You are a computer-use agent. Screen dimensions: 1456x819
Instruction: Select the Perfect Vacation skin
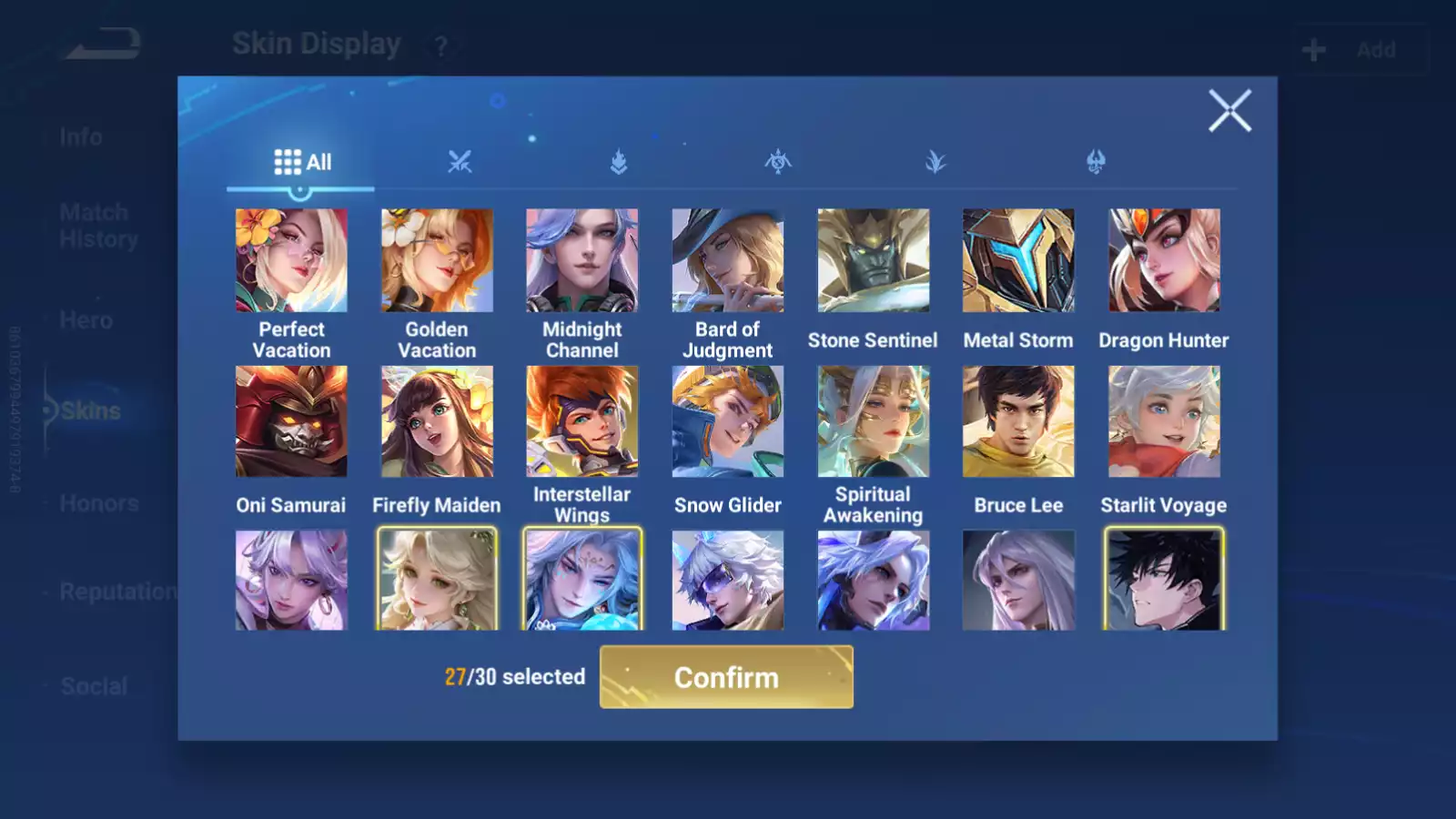click(x=291, y=261)
